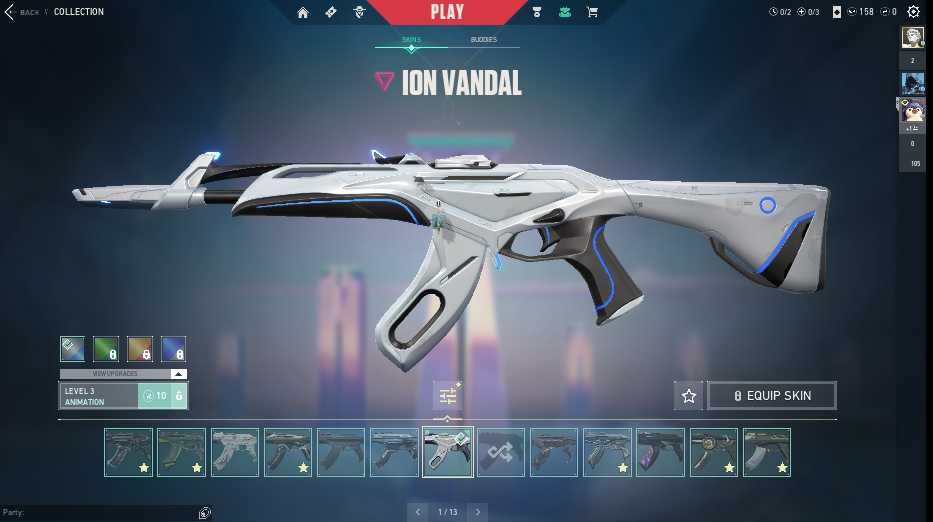Open the store shopping cart

pyautogui.click(x=592, y=12)
